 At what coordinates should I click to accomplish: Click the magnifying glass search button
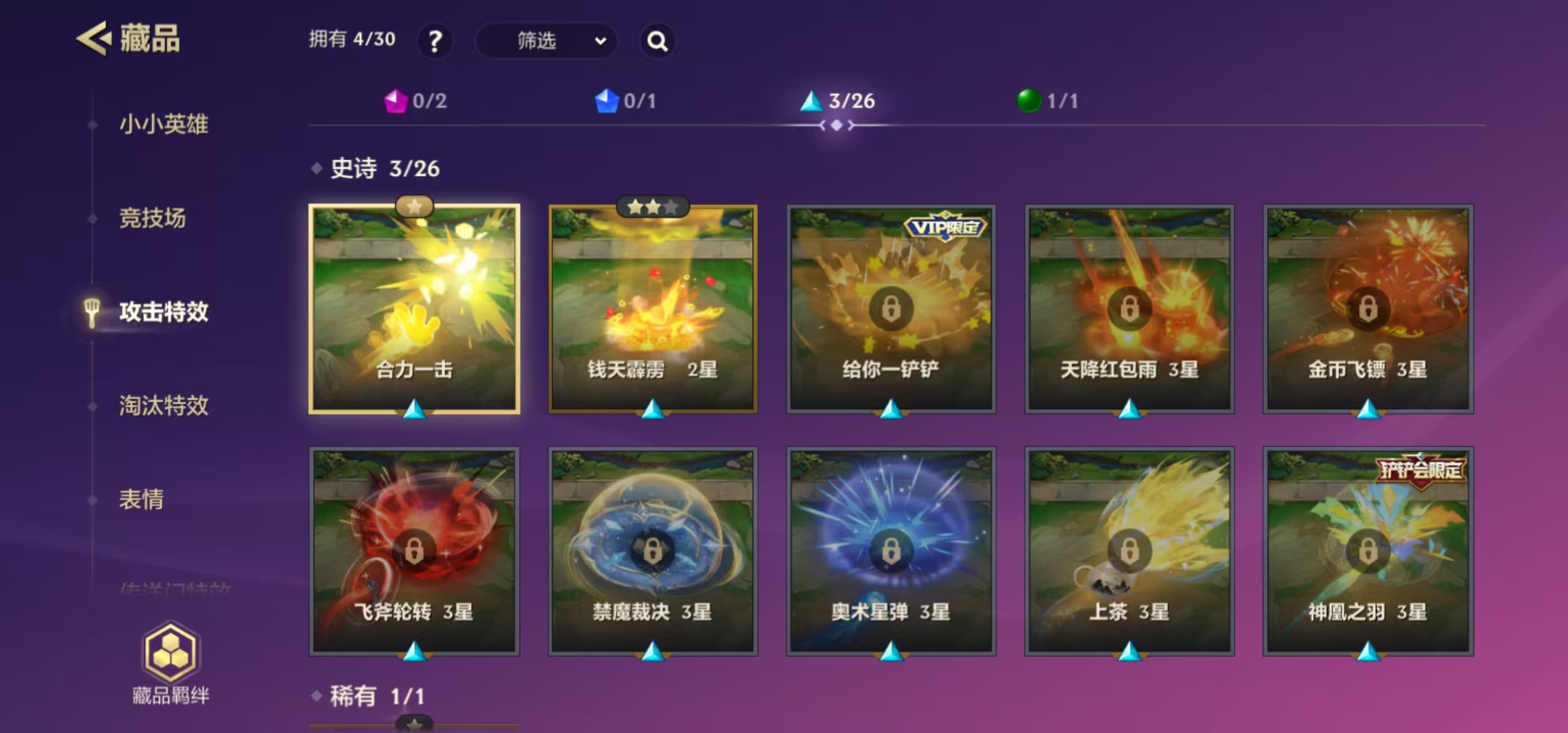click(657, 41)
